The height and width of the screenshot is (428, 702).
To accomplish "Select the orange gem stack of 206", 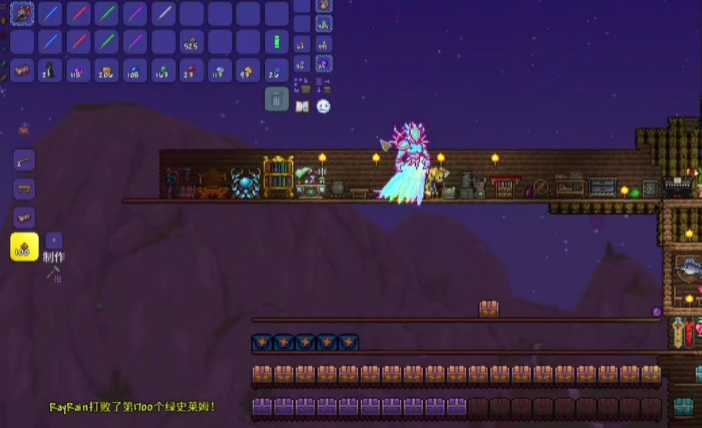I will 106,70.
